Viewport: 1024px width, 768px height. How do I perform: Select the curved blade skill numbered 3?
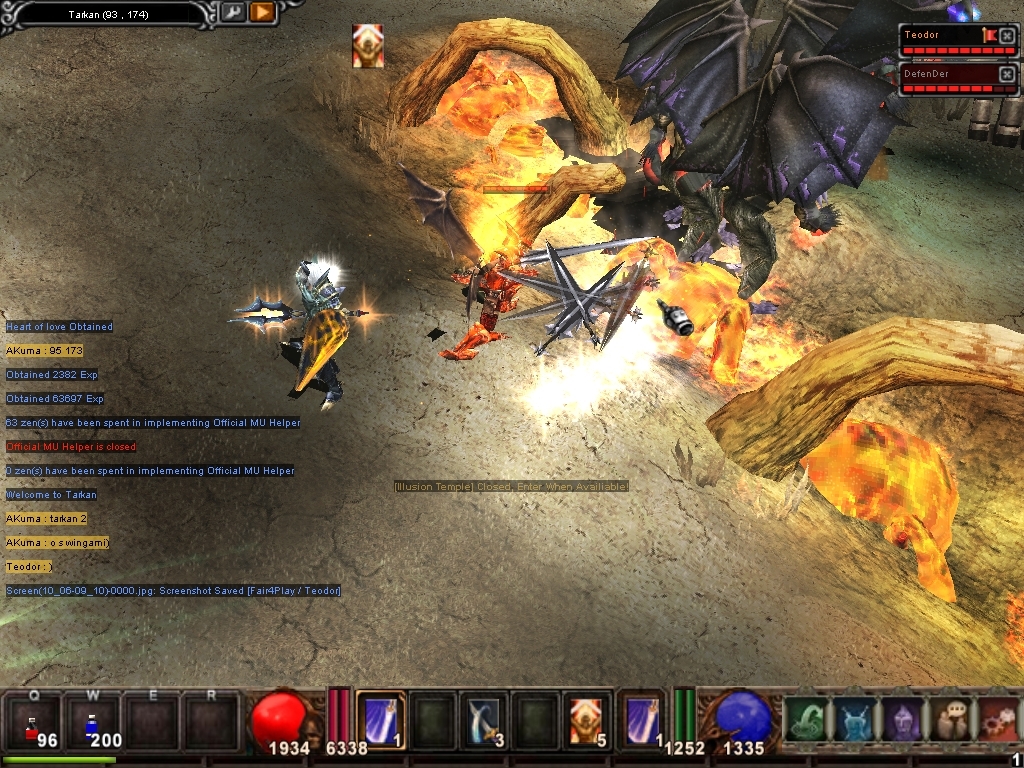[x=484, y=720]
